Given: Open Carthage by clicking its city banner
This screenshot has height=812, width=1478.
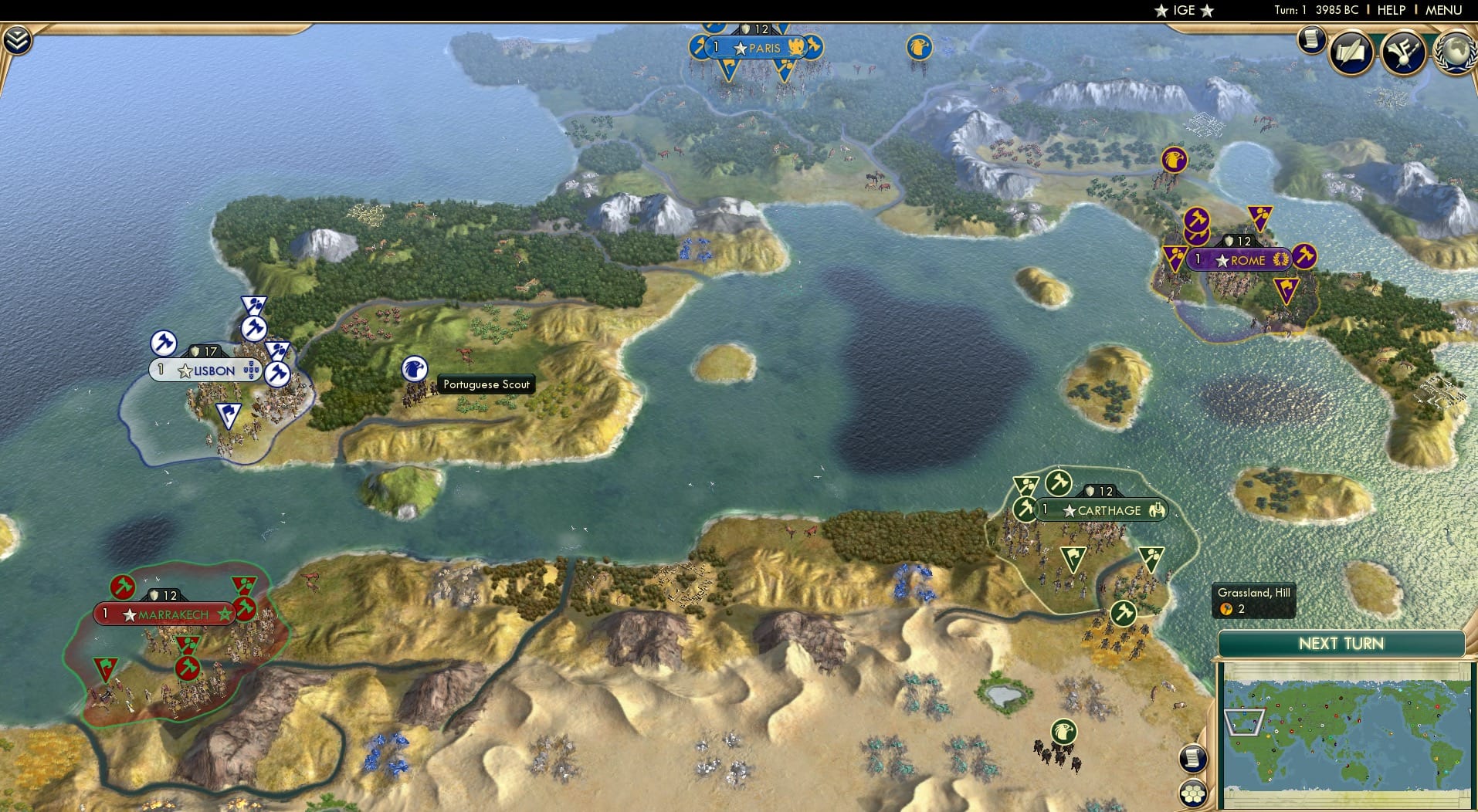Looking at the screenshot, I should pos(1102,510).
